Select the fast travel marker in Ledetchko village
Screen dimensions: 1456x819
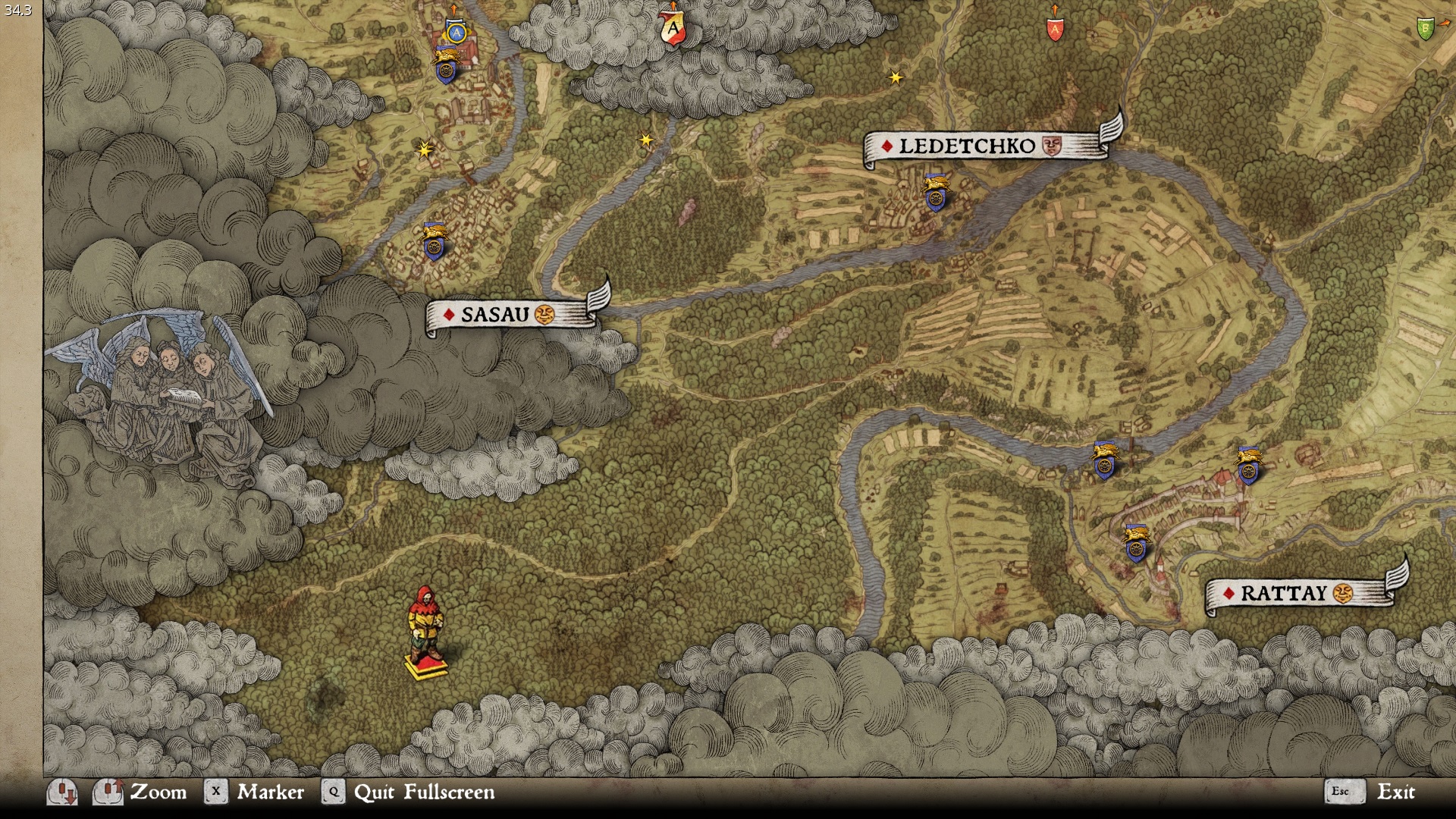pos(936,193)
